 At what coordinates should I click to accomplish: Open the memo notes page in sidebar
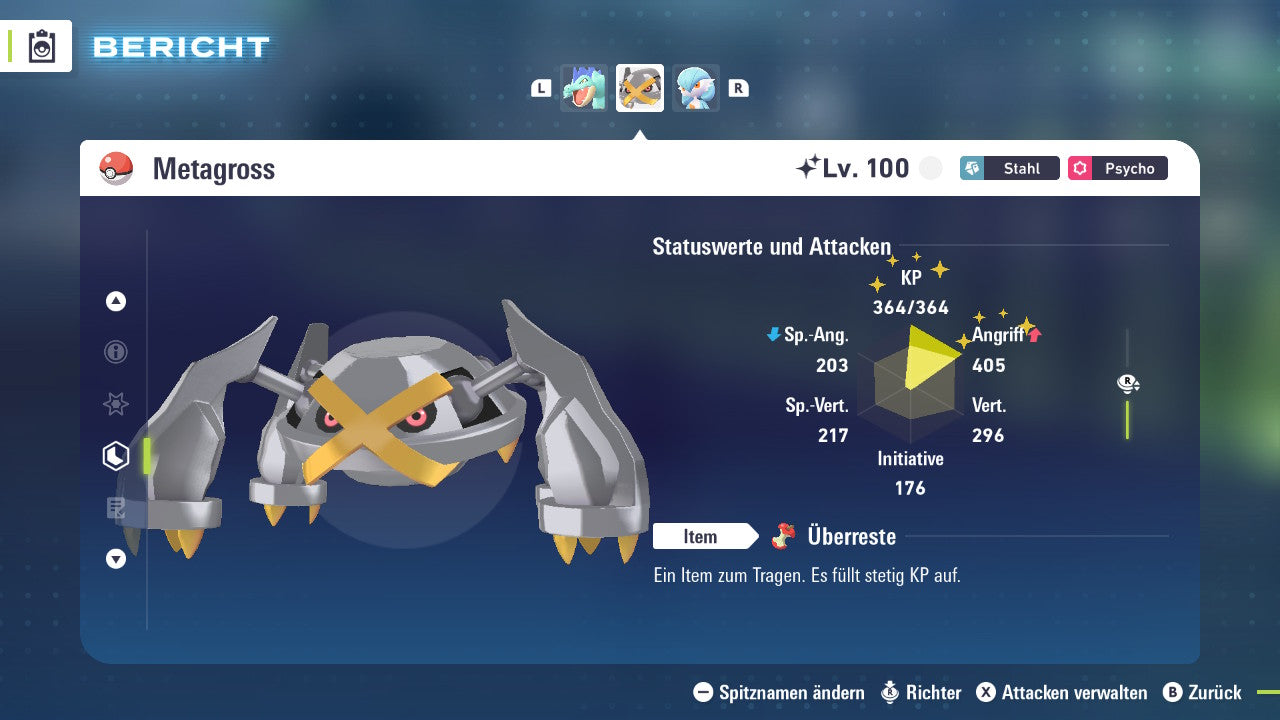(115, 507)
